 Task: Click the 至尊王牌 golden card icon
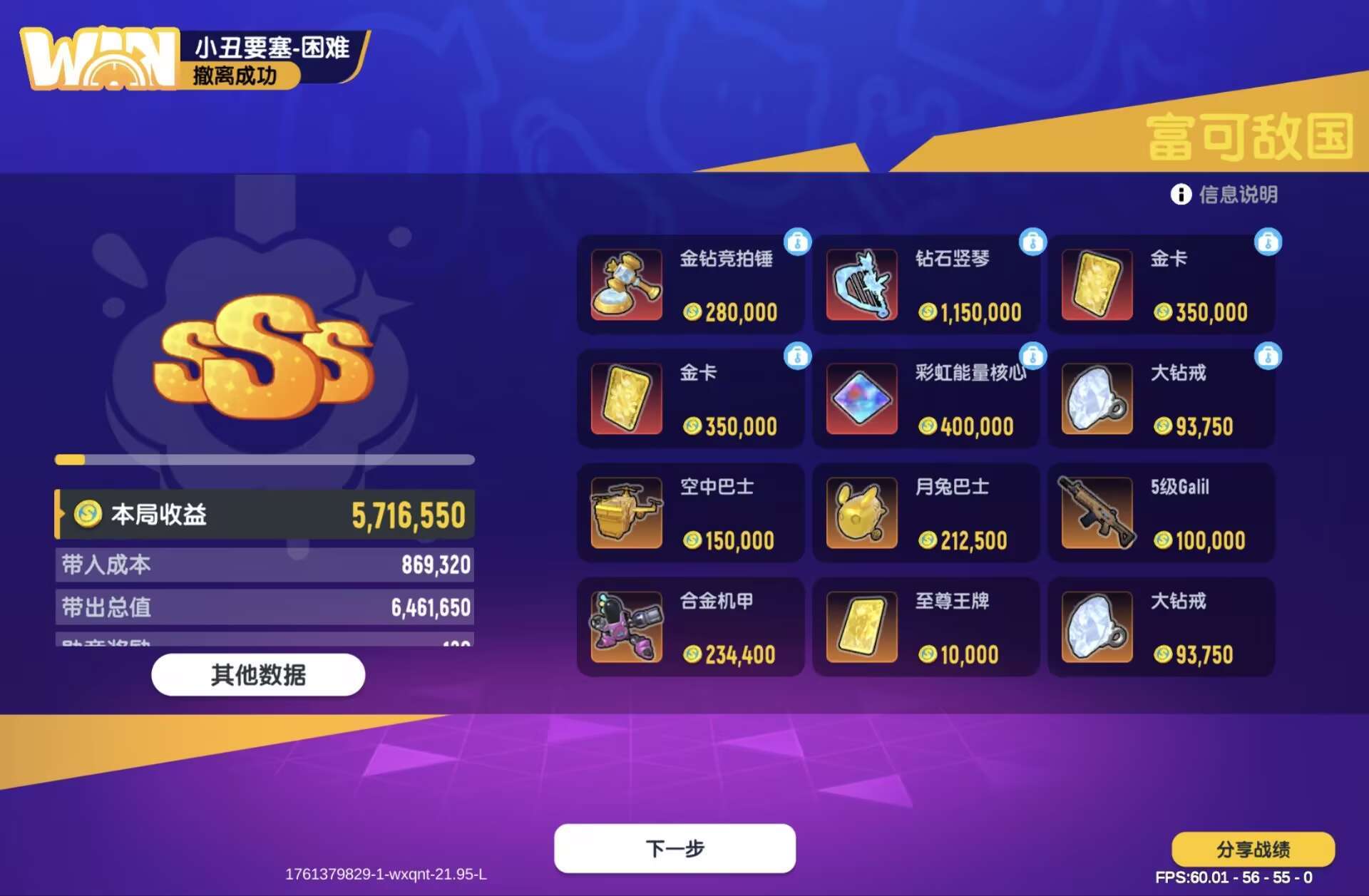pyautogui.click(x=861, y=627)
